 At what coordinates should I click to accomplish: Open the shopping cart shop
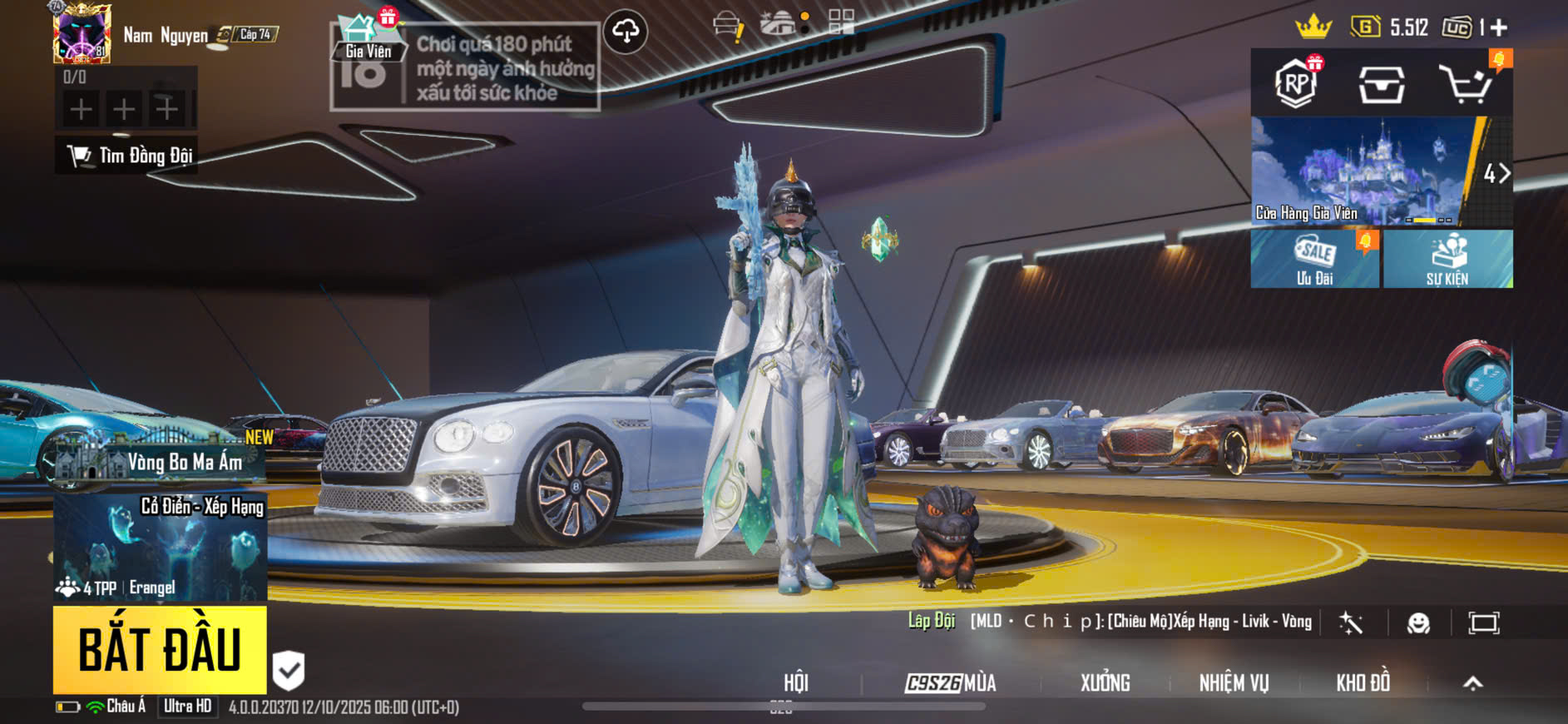coord(1467,84)
